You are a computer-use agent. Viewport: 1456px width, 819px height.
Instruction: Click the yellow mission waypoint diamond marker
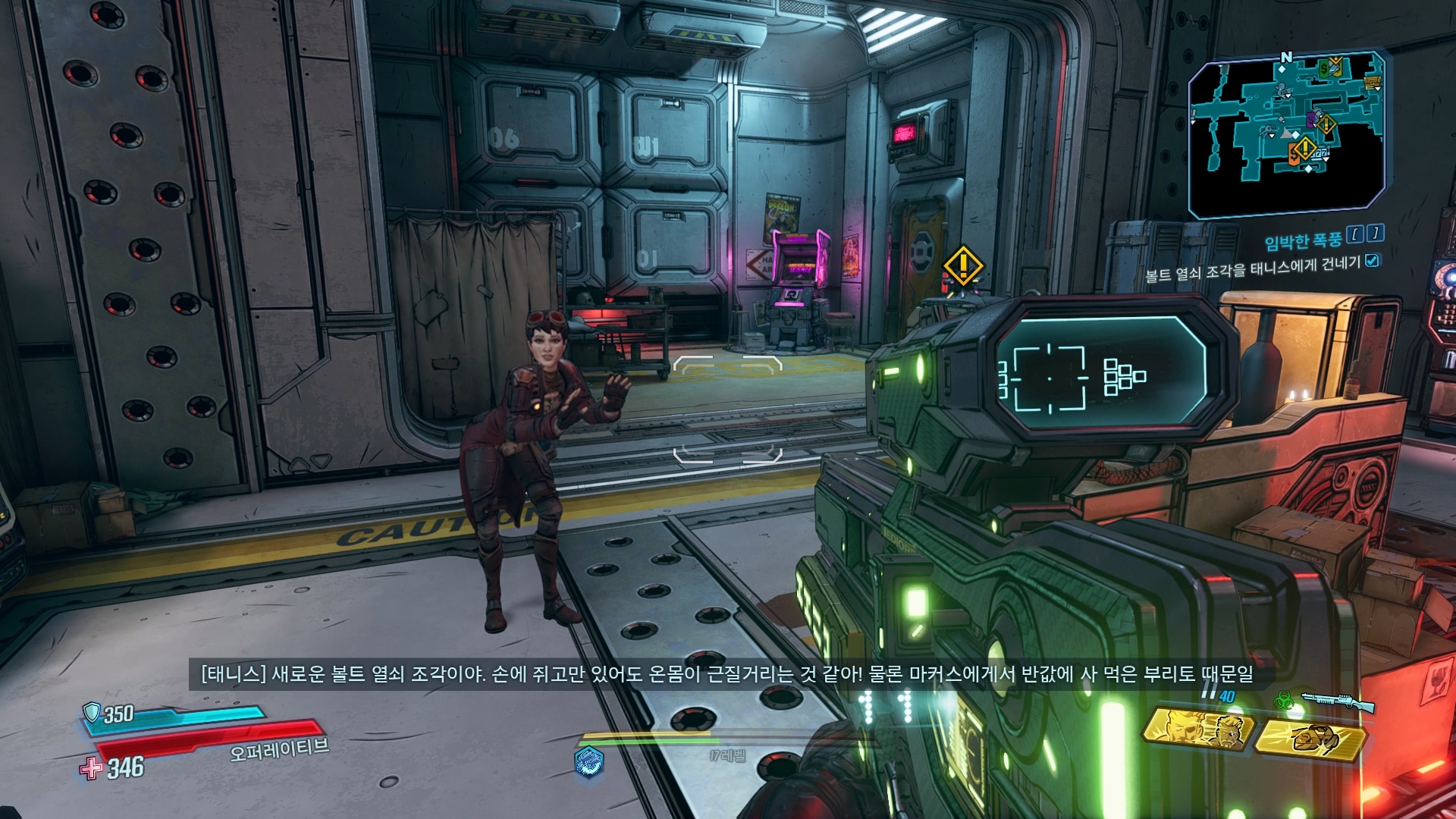pyautogui.click(x=963, y=265)
